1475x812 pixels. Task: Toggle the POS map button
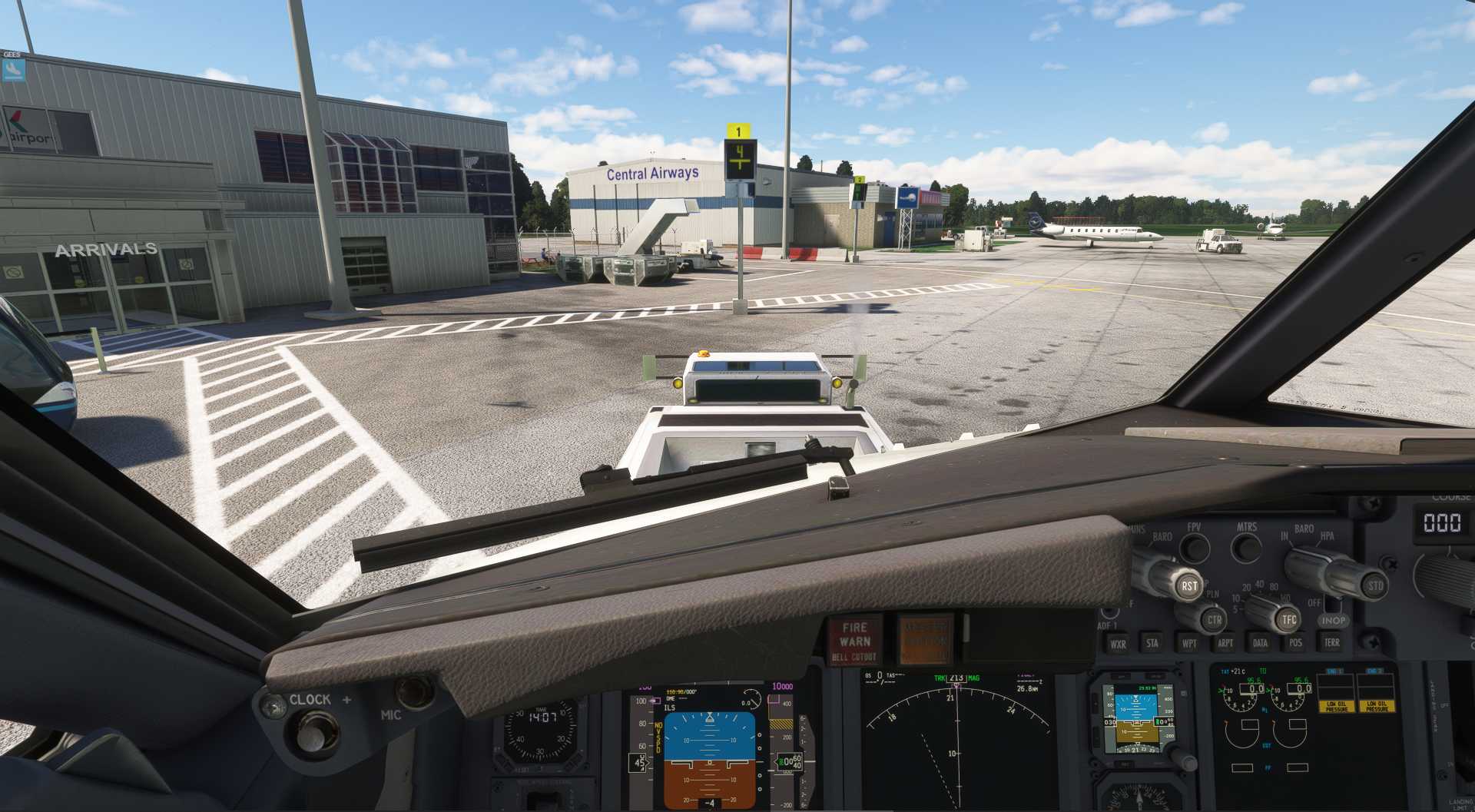pyautogui.click(x=1295, y=643)
